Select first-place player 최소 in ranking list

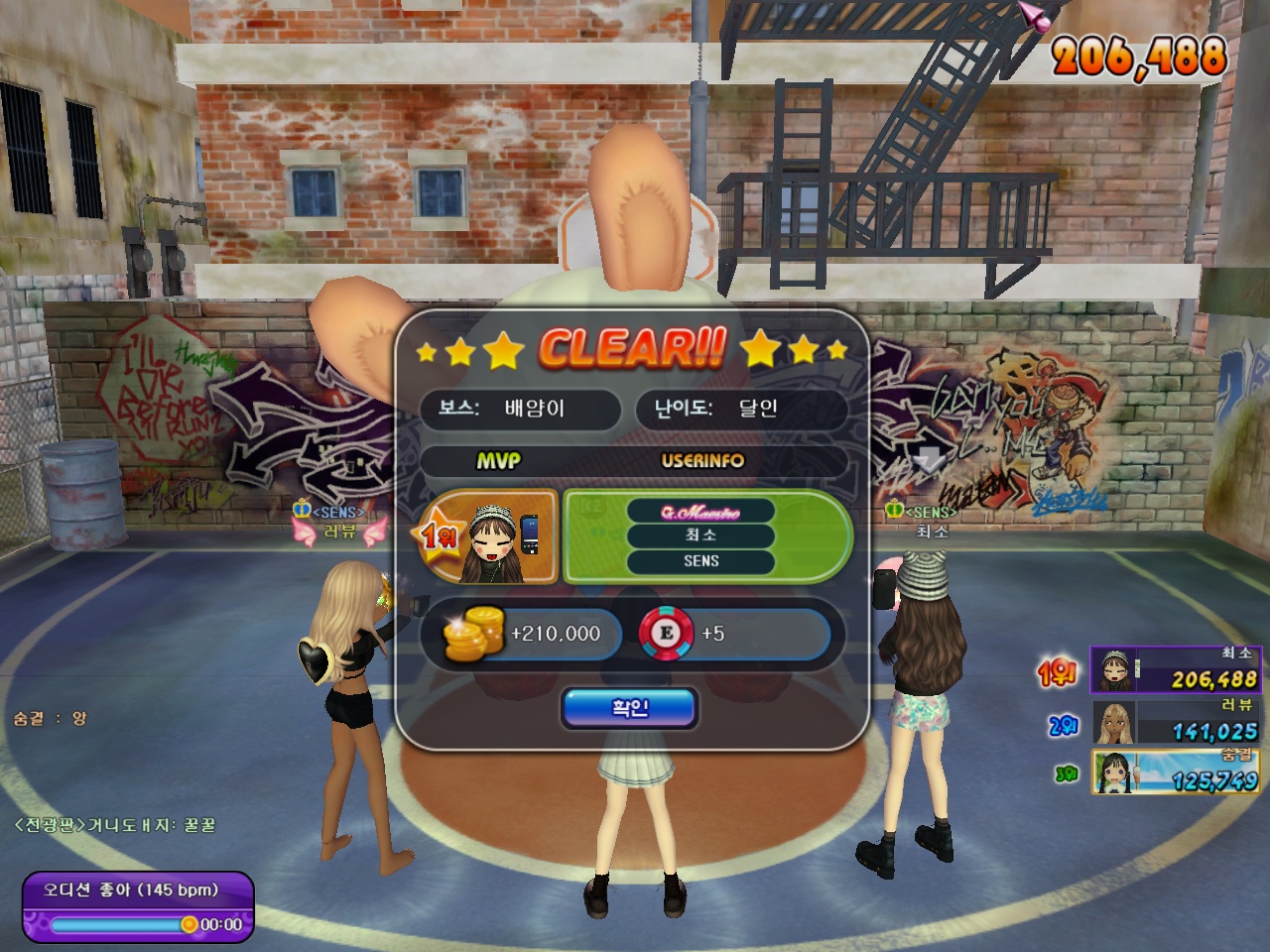[x=1175, y=670]
